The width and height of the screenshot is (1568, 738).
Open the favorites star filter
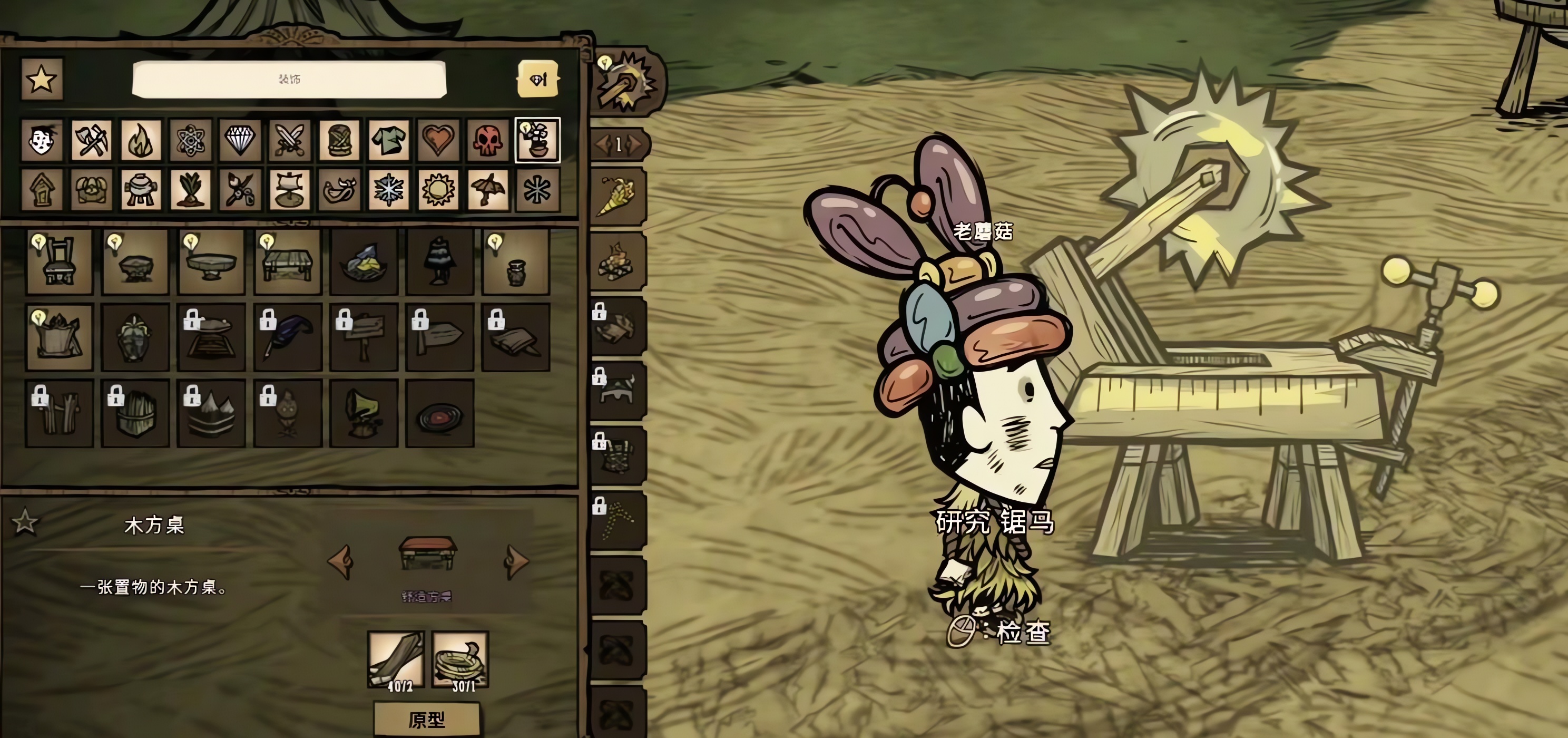42,79
